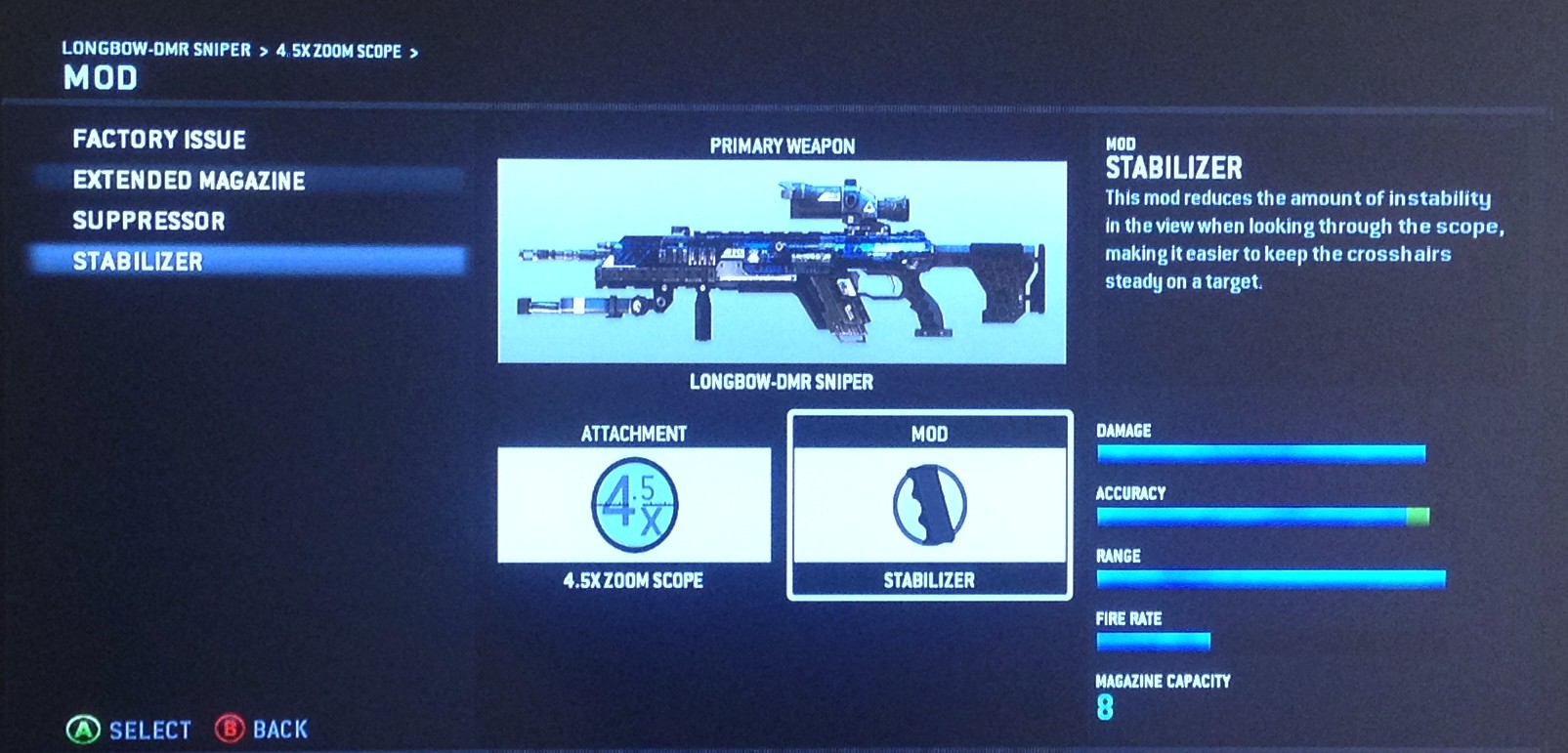1568x753 pixels.
Task: Select the Factory Issue mod option
Action: (159, 140)
